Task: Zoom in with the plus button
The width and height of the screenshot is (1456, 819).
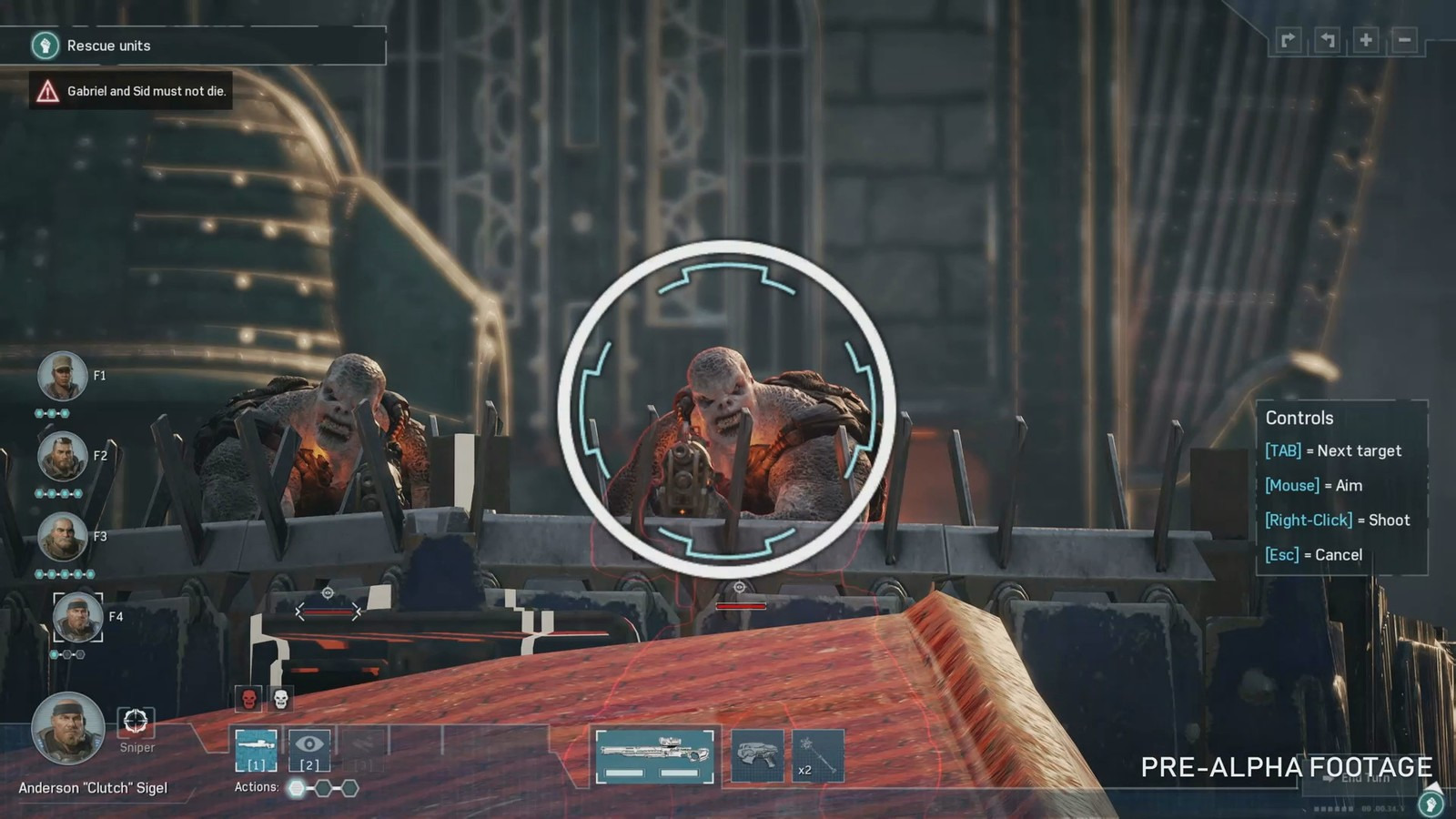Action: 1366,40
